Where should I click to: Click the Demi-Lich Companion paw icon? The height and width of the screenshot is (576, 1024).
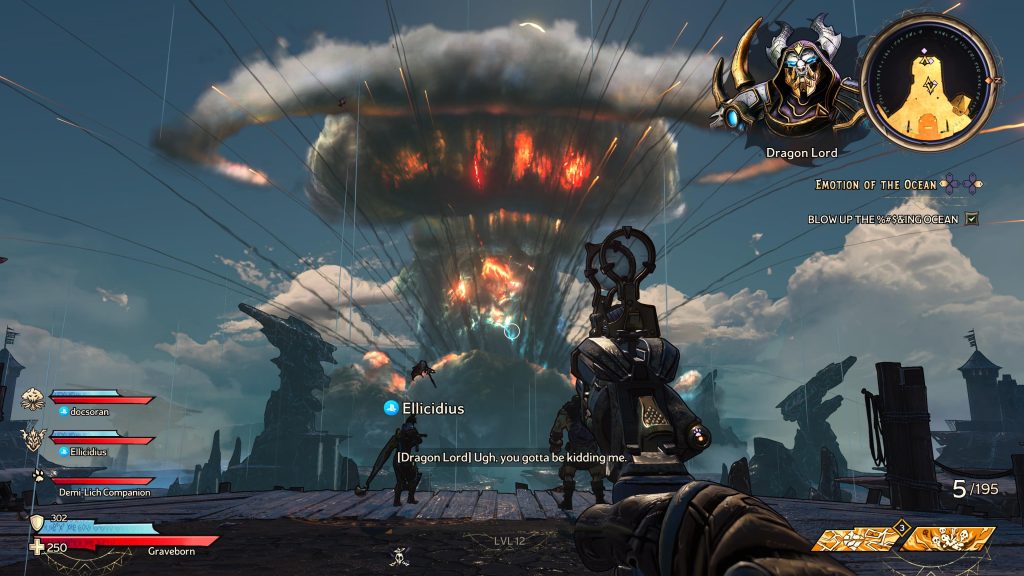[x=38, y=476]
